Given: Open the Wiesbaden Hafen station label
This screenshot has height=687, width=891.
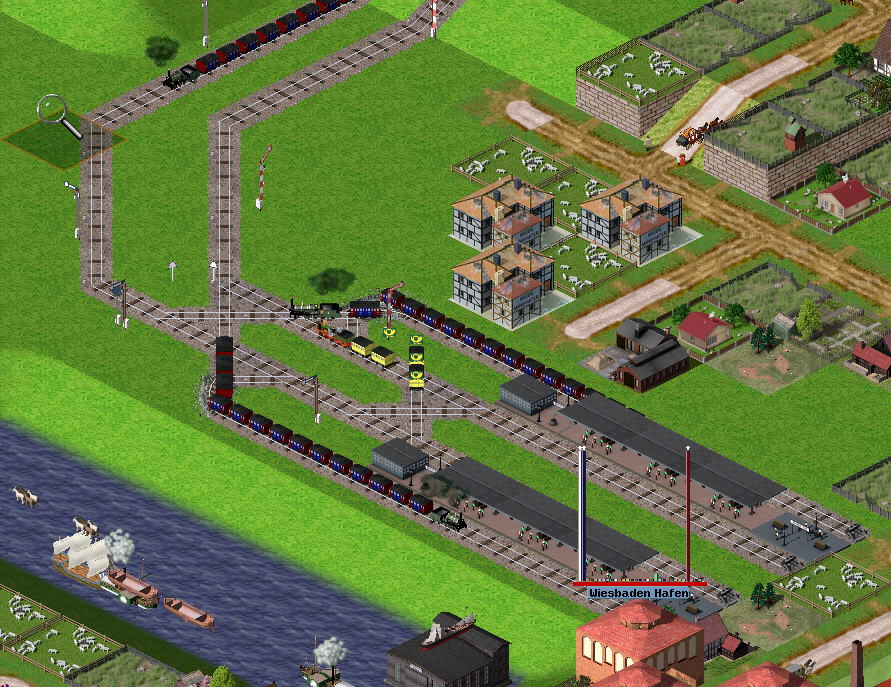Looking at the screenshot, I should tap(639, 593).
